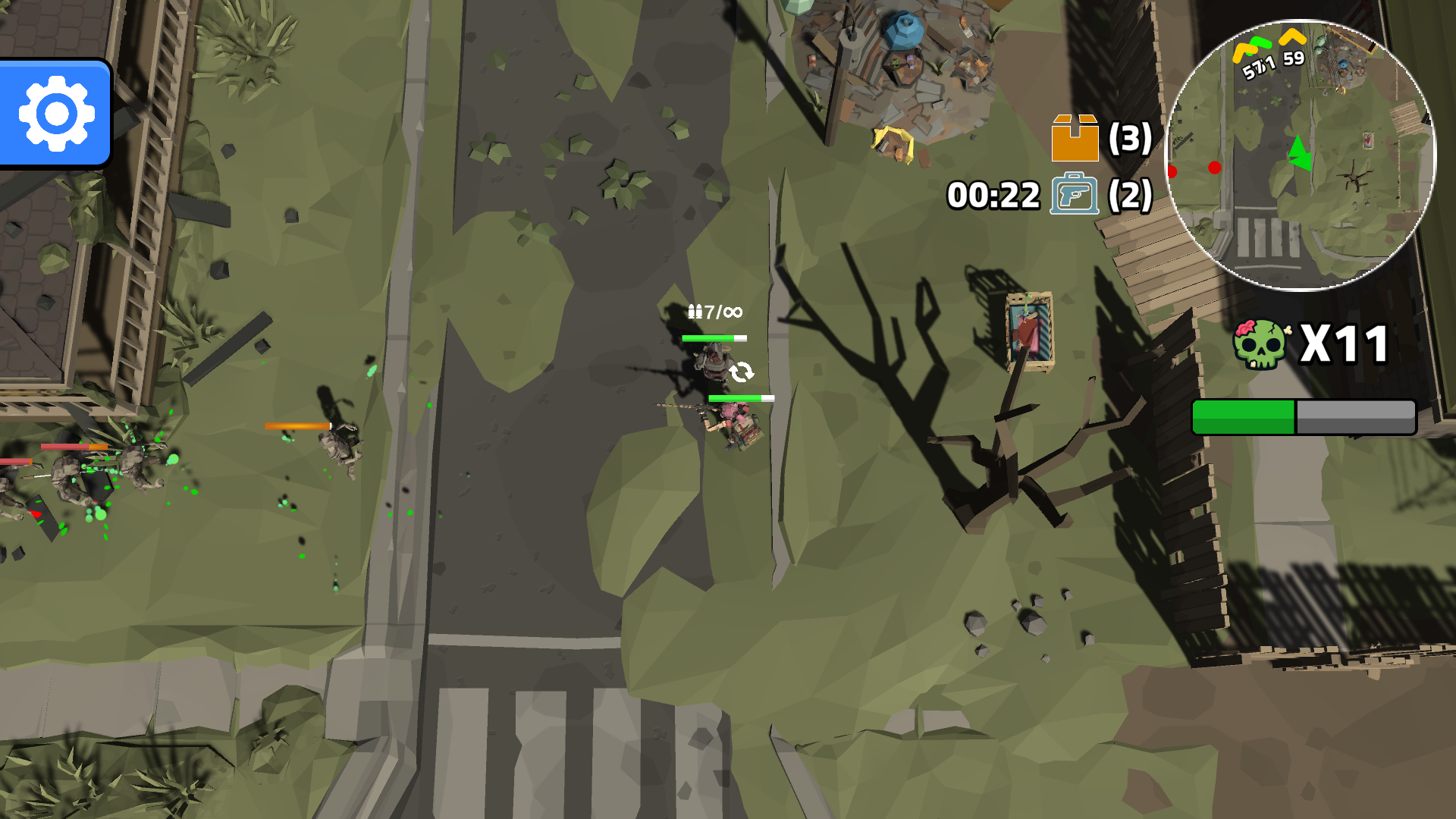Click the zombie skull kill counter icon
Image resolution: width=1456 pixels, height=819 pixels.
[1261, 344]
